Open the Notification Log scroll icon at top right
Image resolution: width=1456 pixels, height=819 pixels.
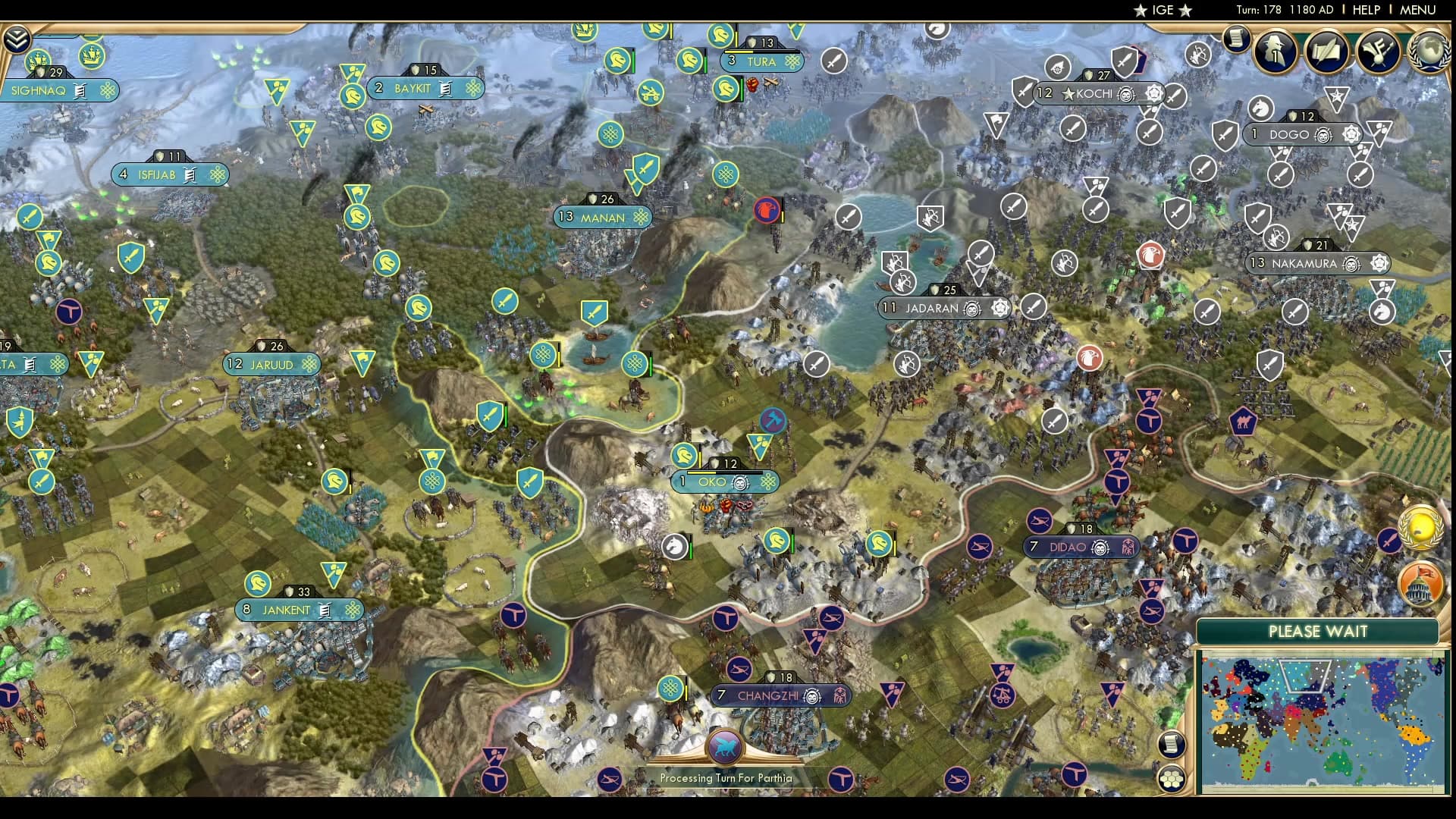point(1235,38)
